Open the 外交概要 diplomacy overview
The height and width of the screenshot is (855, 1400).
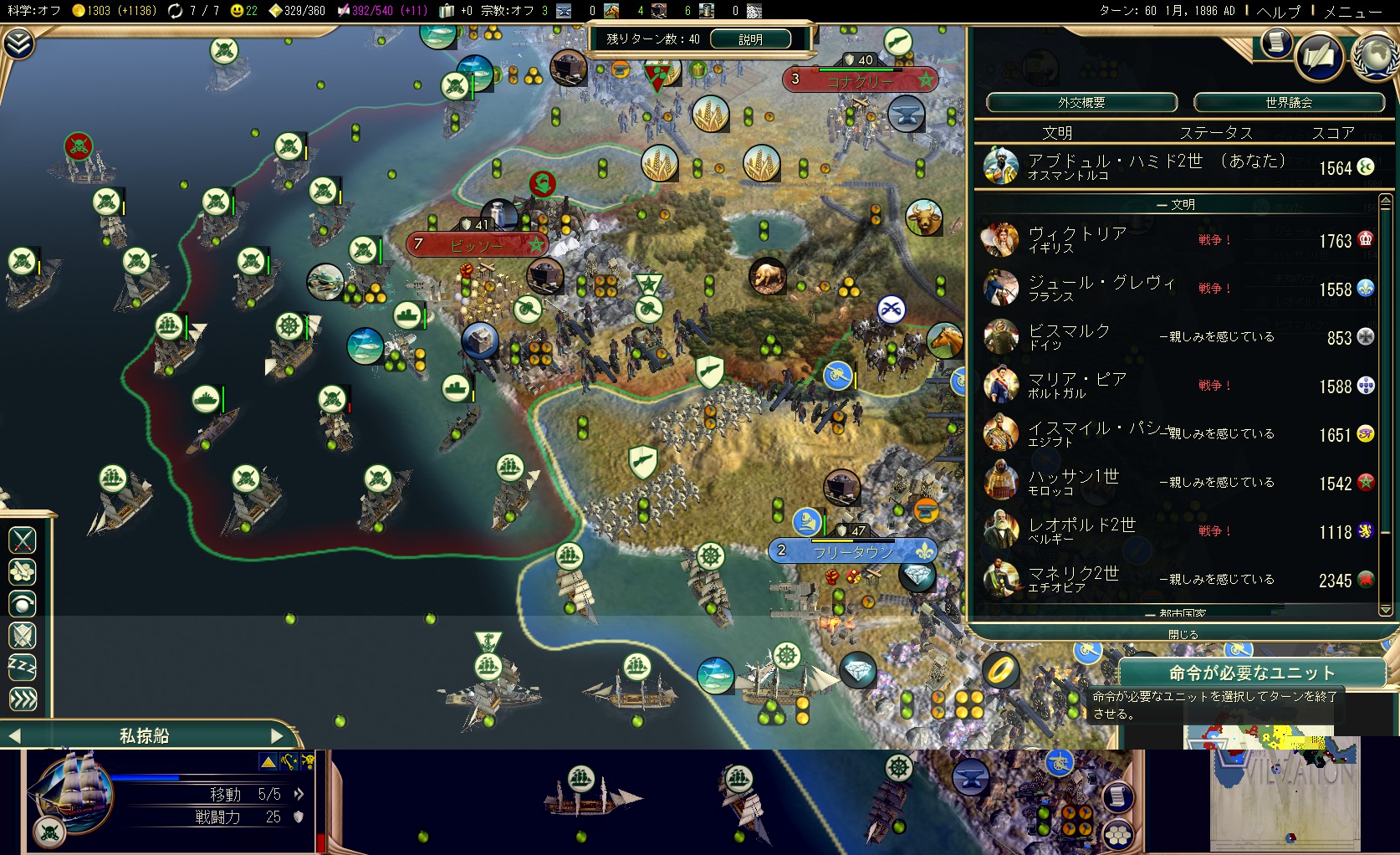[x=1081, y=103]
